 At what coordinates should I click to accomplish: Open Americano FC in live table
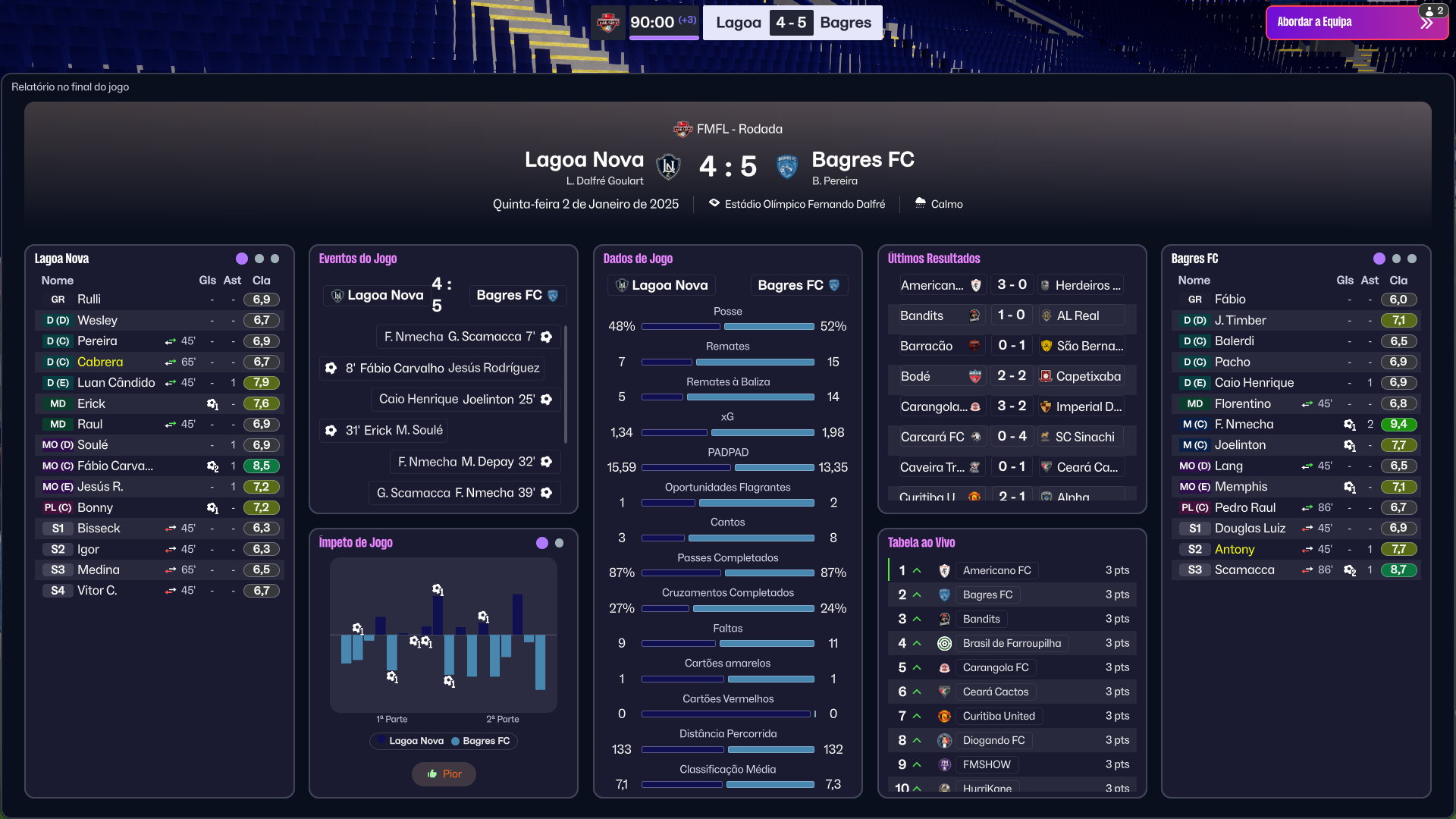click(996, 570)
